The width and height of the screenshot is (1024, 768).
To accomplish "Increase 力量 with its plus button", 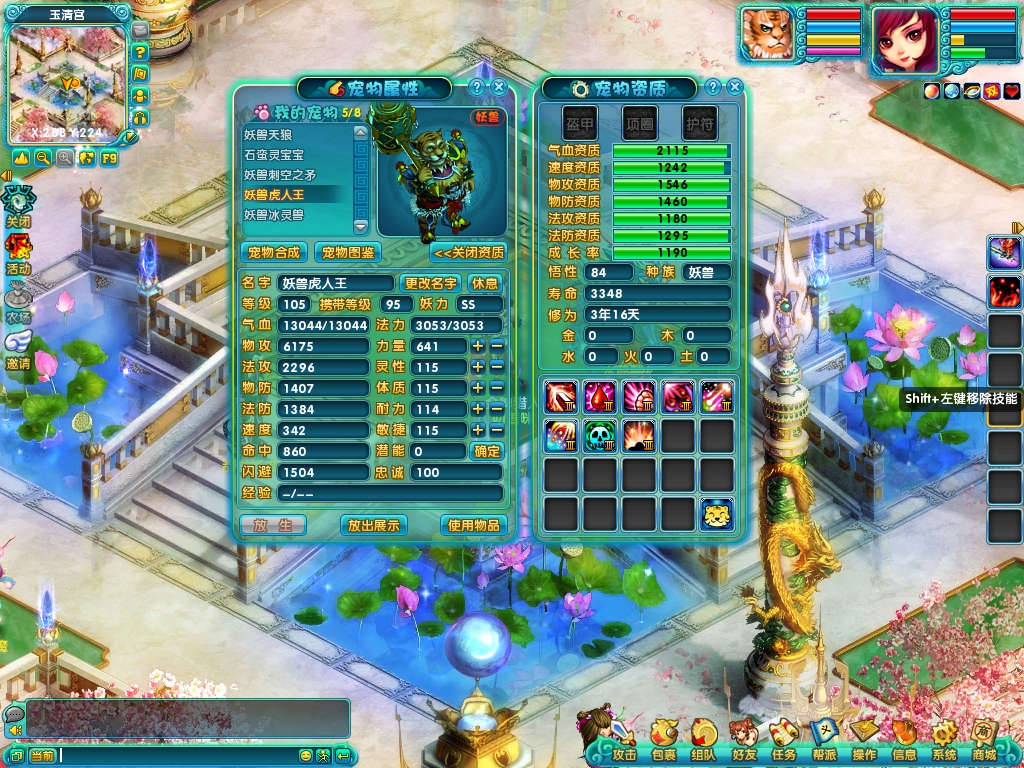I will (478, 346).
